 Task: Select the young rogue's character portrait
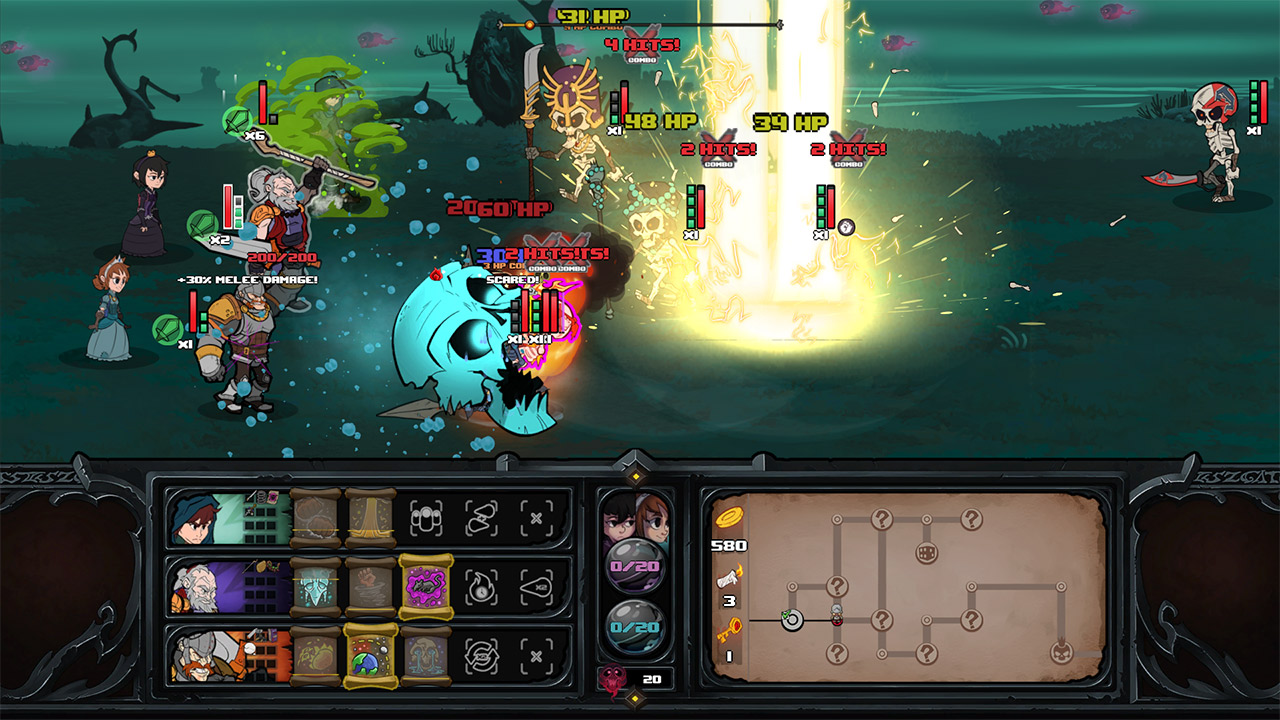click(x=192, y=519)
